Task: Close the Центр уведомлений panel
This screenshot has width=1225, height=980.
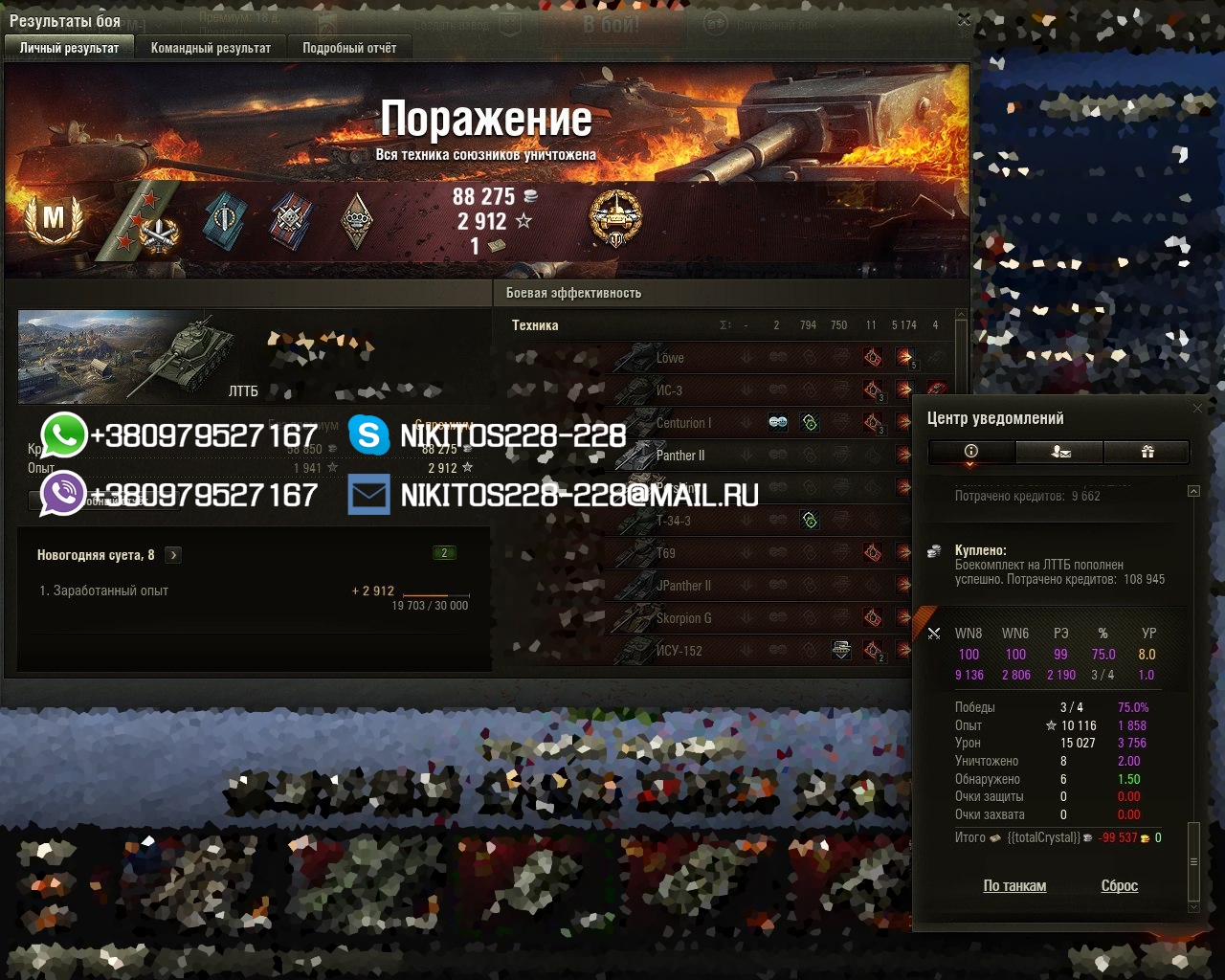Action: [1197, 409]
